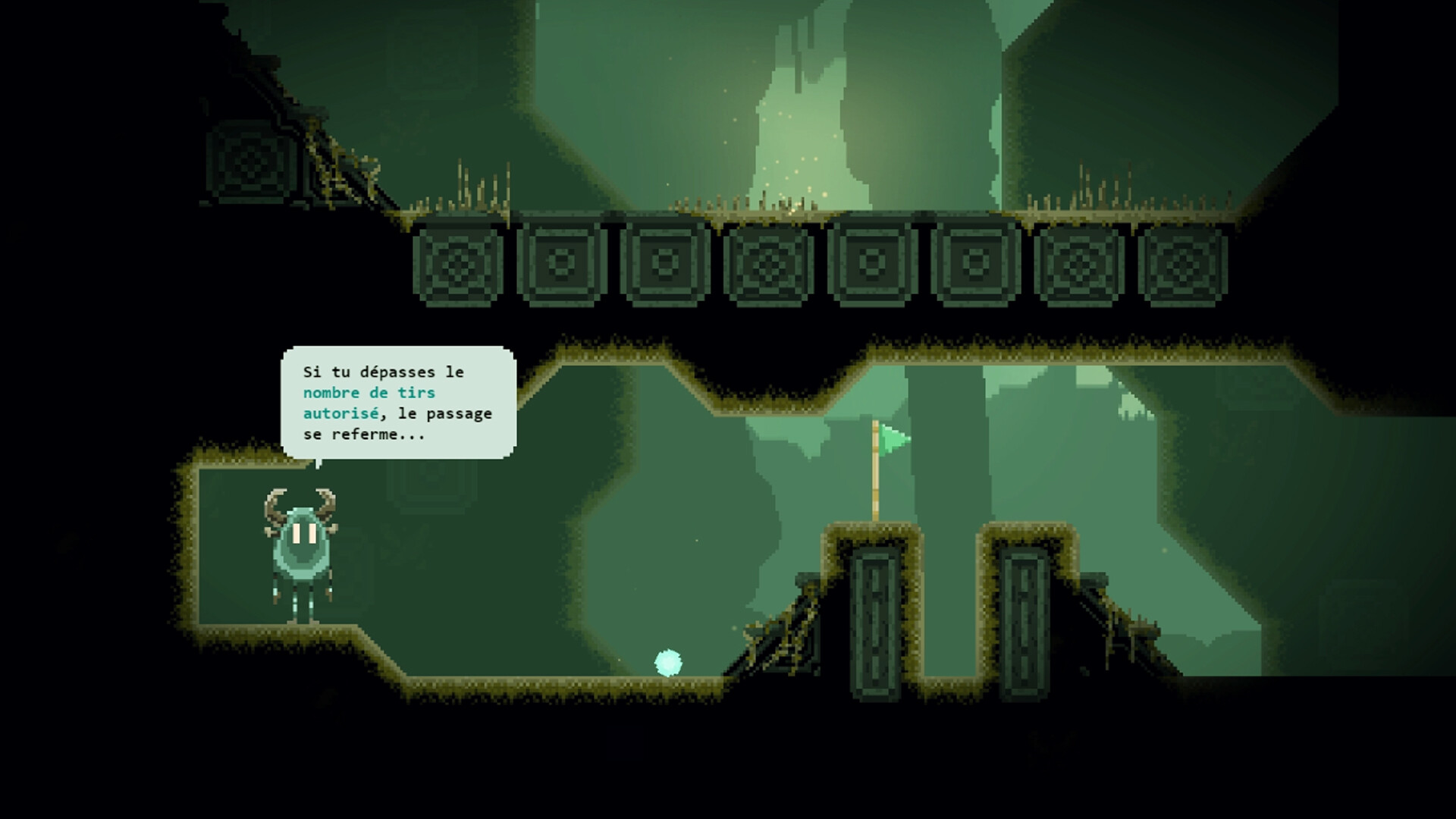
Task: Click the 'nombre de tirs autorisé' highlighted text
Action: [369, 403]
